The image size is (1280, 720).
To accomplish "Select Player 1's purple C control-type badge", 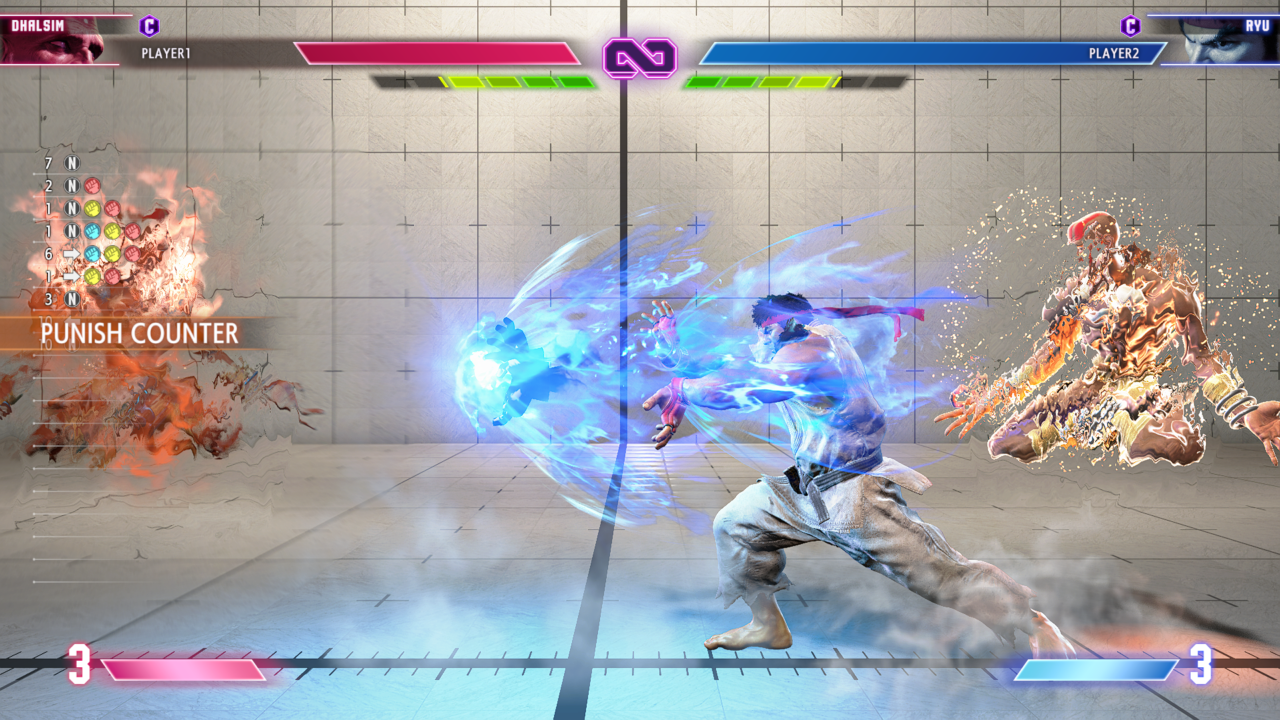I will pyautogui.click(x=149, y=26).
